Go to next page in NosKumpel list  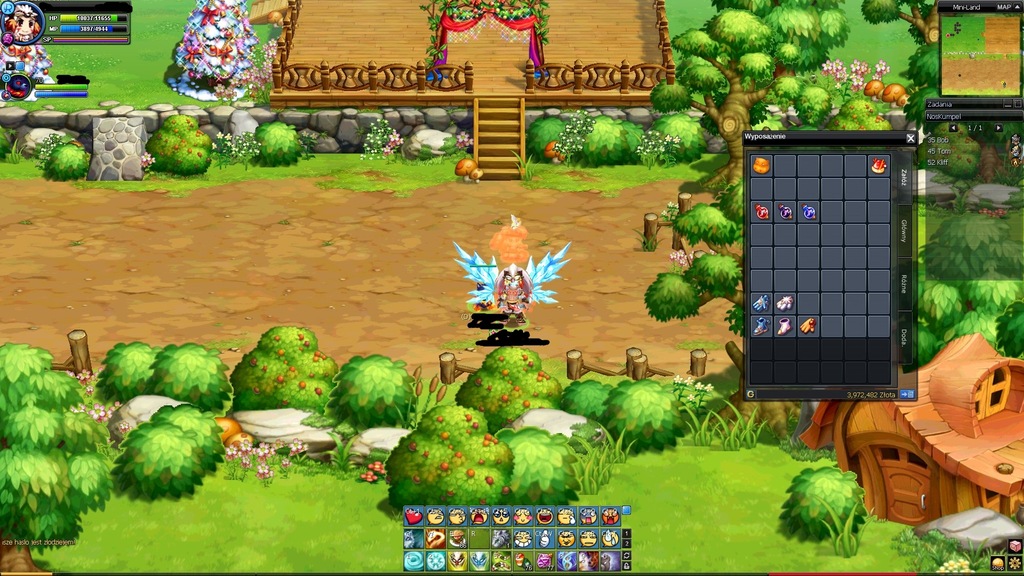(x=998, y=128)
